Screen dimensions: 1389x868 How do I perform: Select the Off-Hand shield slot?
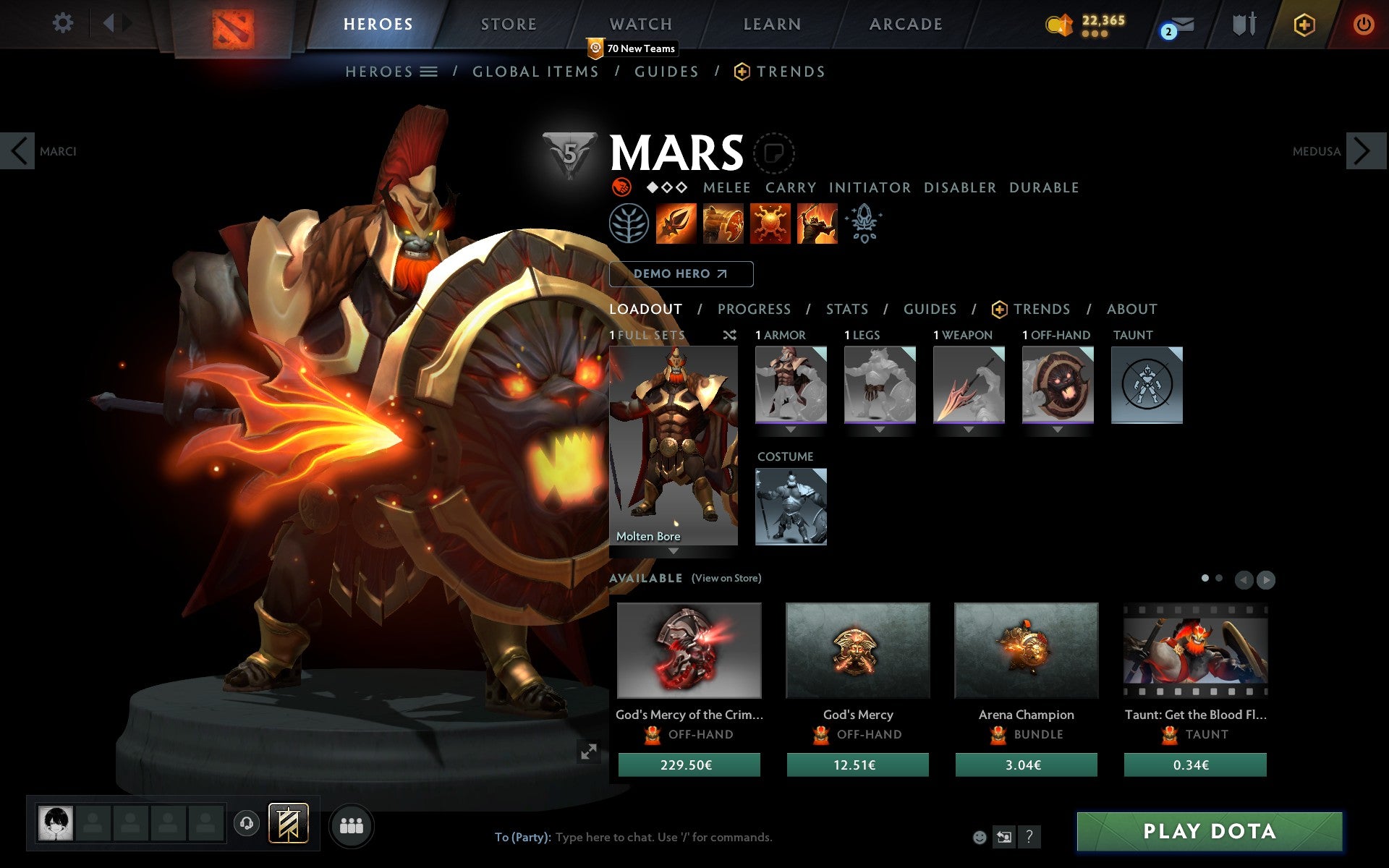click(1058, 385)
